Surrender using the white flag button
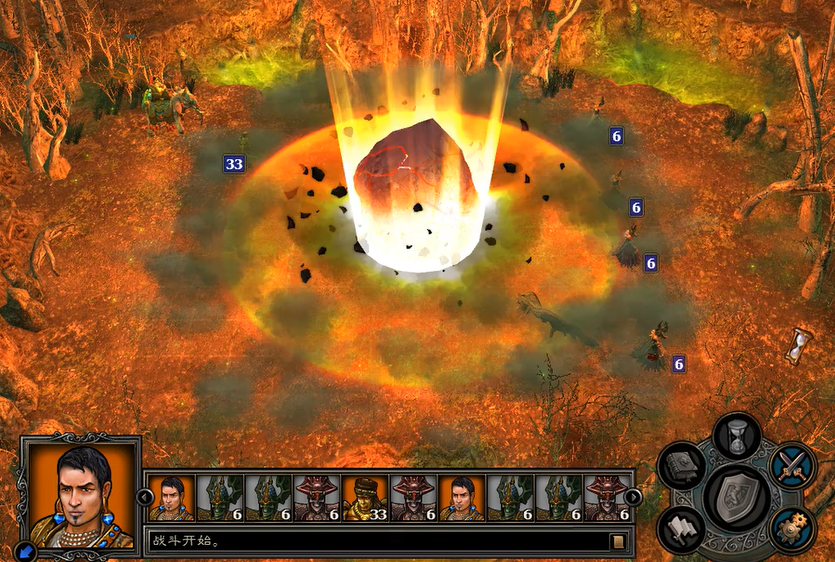Image resolution: width=835 pixels, height=562 pixels. pos(682,527)
